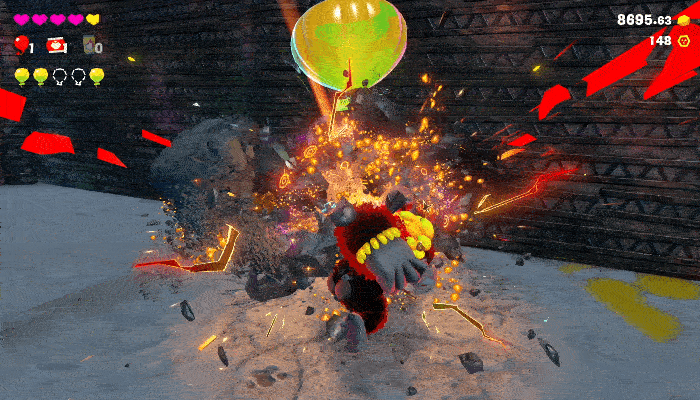The width and height of the screenshot is (700, 400).
Task: Click the gold nugget currency icon
Action: tap(684, 20)
